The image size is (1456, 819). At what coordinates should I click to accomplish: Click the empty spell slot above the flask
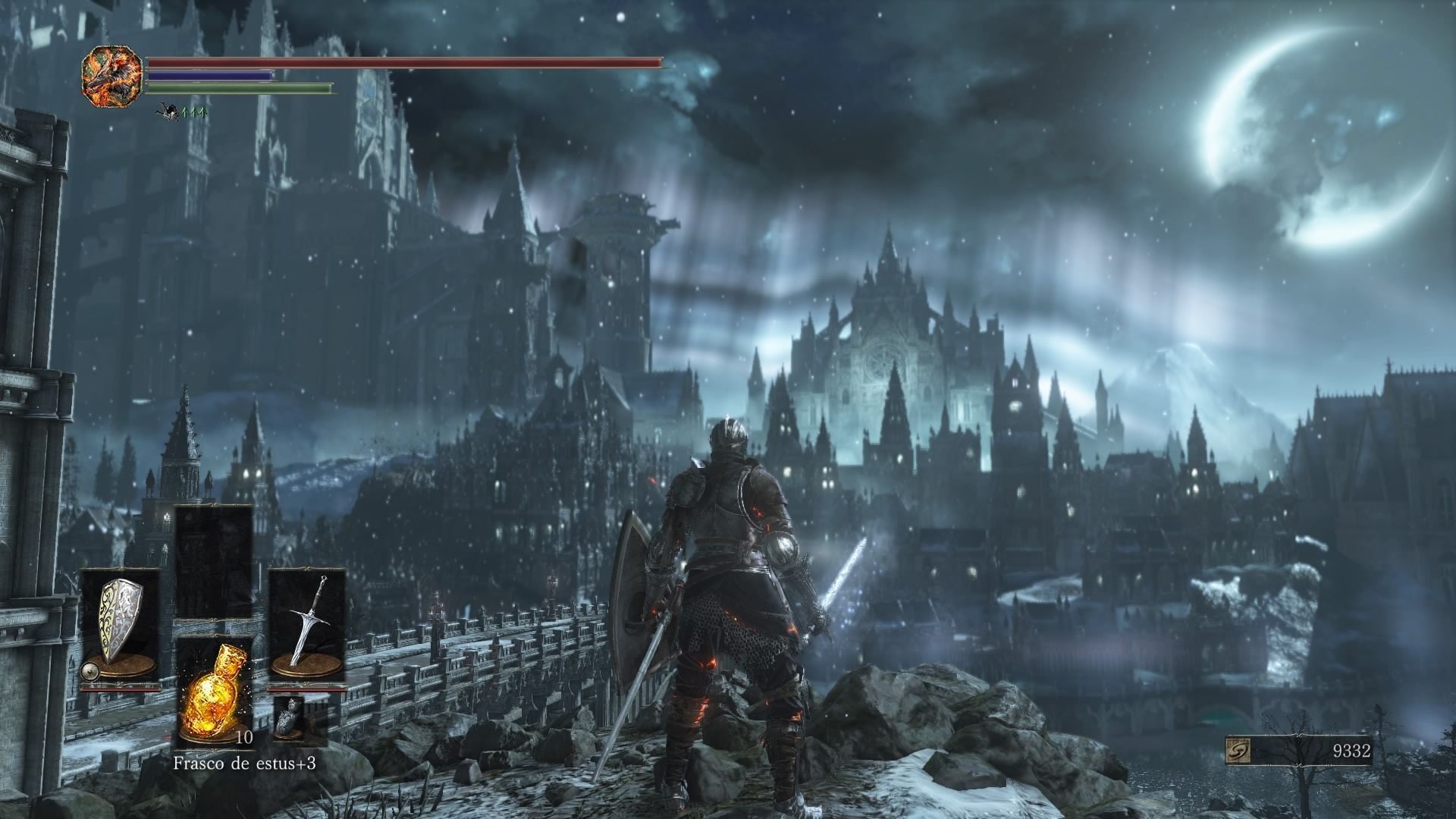[214, 561]
